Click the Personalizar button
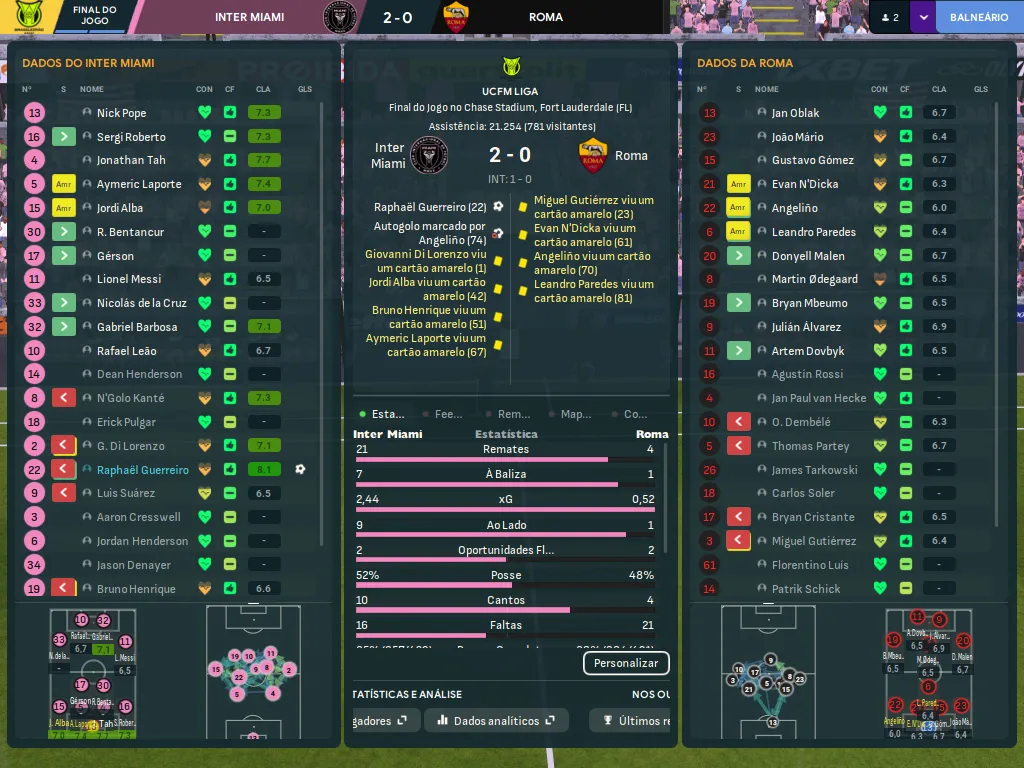The height and width of the screenshot is (768, 1024). coord(626,663)
